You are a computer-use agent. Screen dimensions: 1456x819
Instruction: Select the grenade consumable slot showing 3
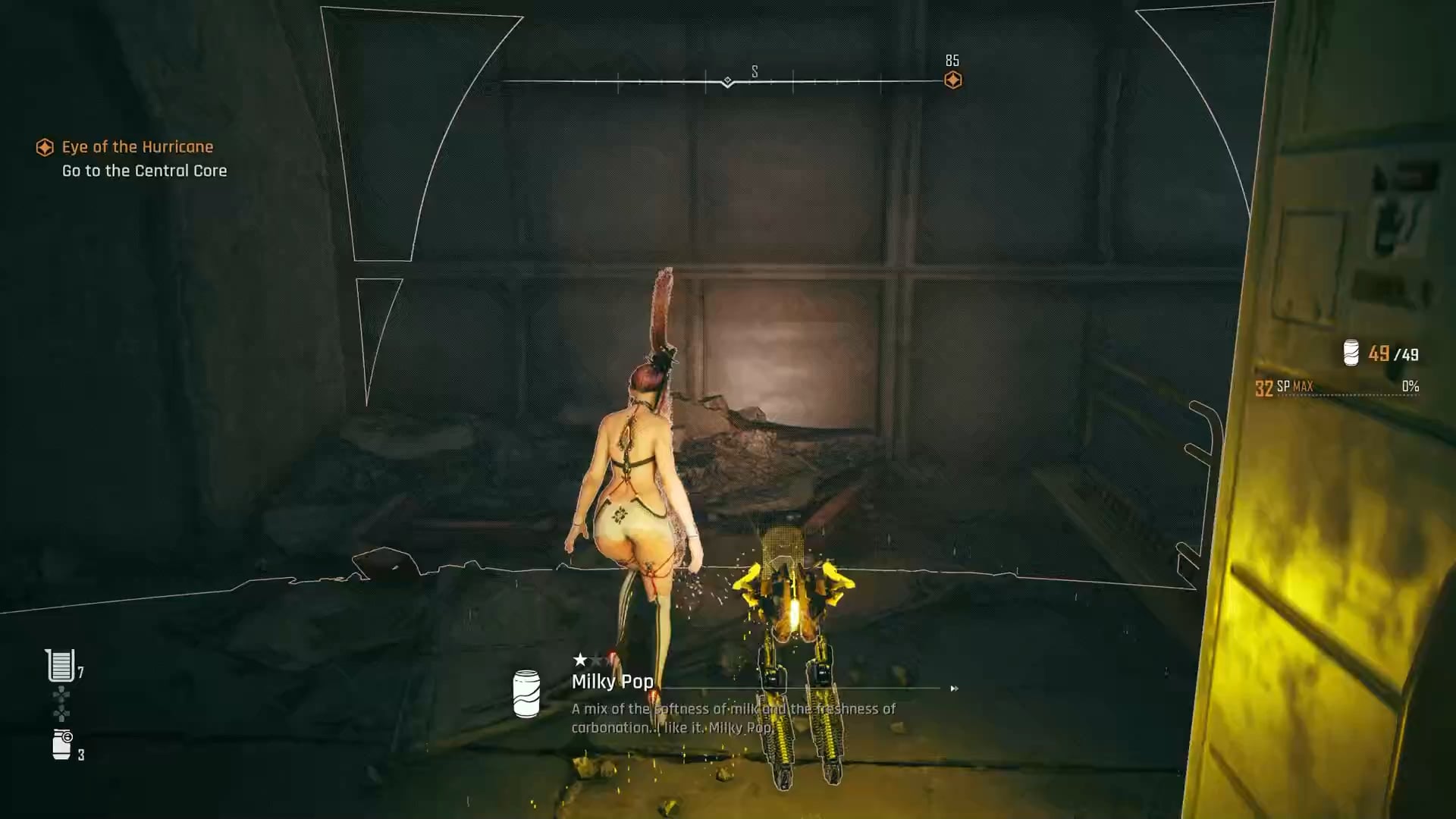coord(62,745)
